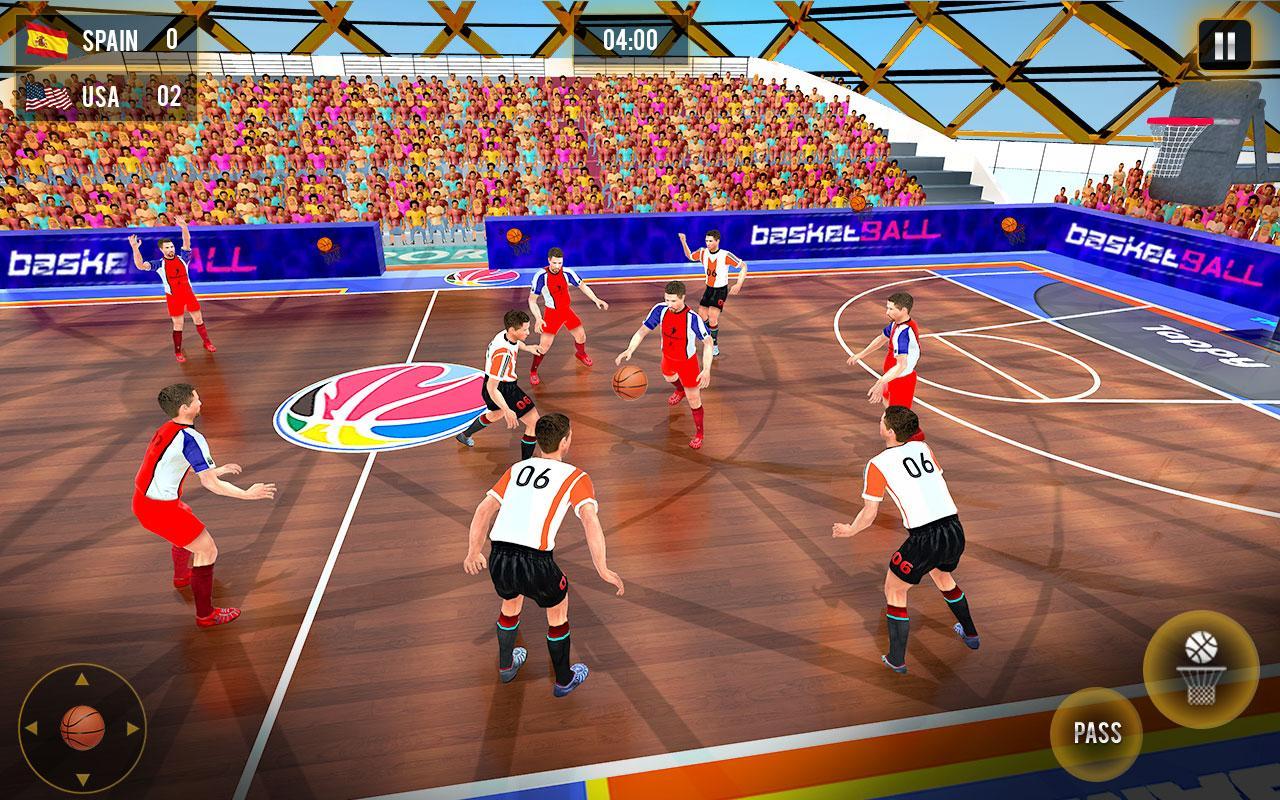The image size is (1280, 800).
Task: Tap the down arrow on the movement pad
Action: point(82,779)
